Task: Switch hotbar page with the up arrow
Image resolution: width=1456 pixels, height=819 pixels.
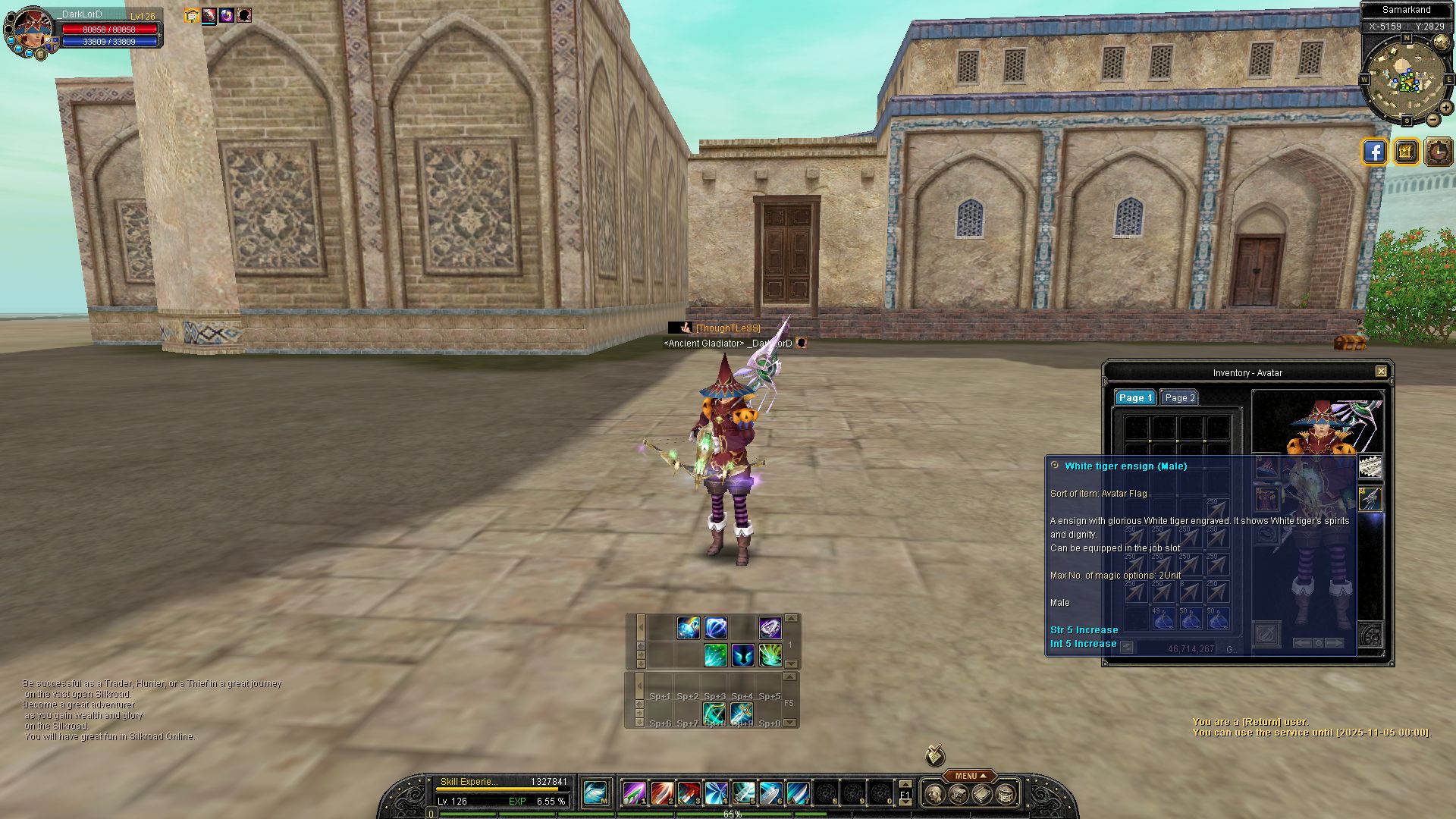Action: [x=905, y=784]
